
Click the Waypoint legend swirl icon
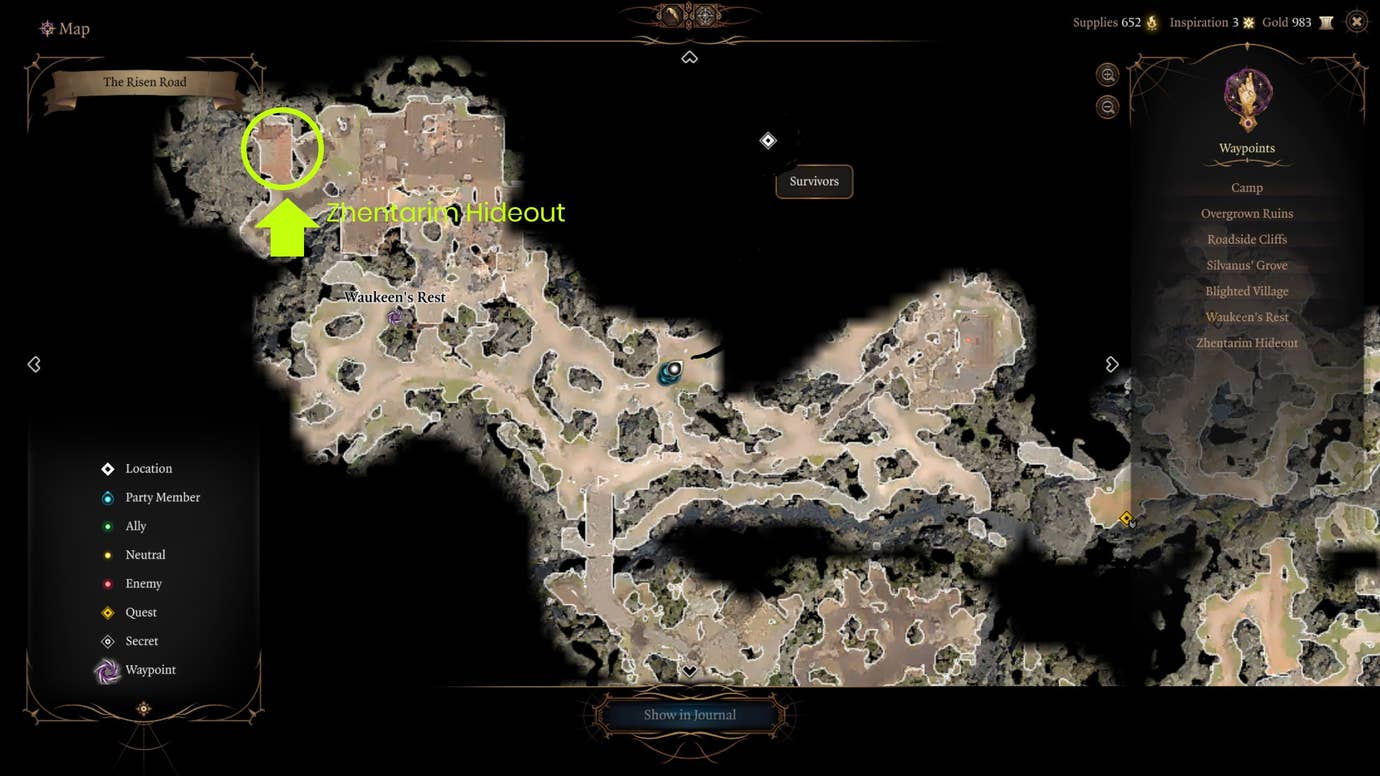tap(108, 670)
